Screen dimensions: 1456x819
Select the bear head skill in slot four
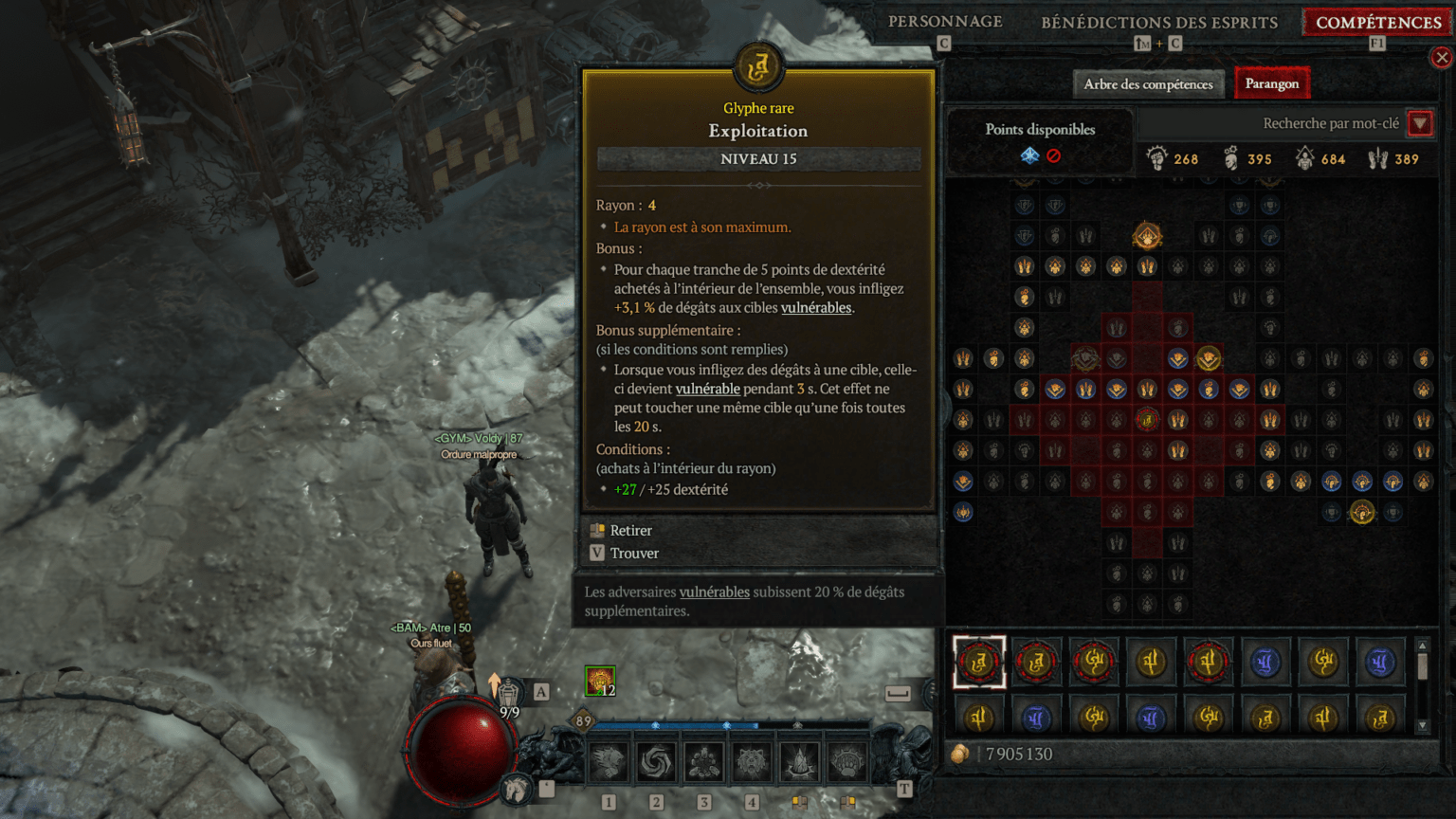(x=752, y=761)
